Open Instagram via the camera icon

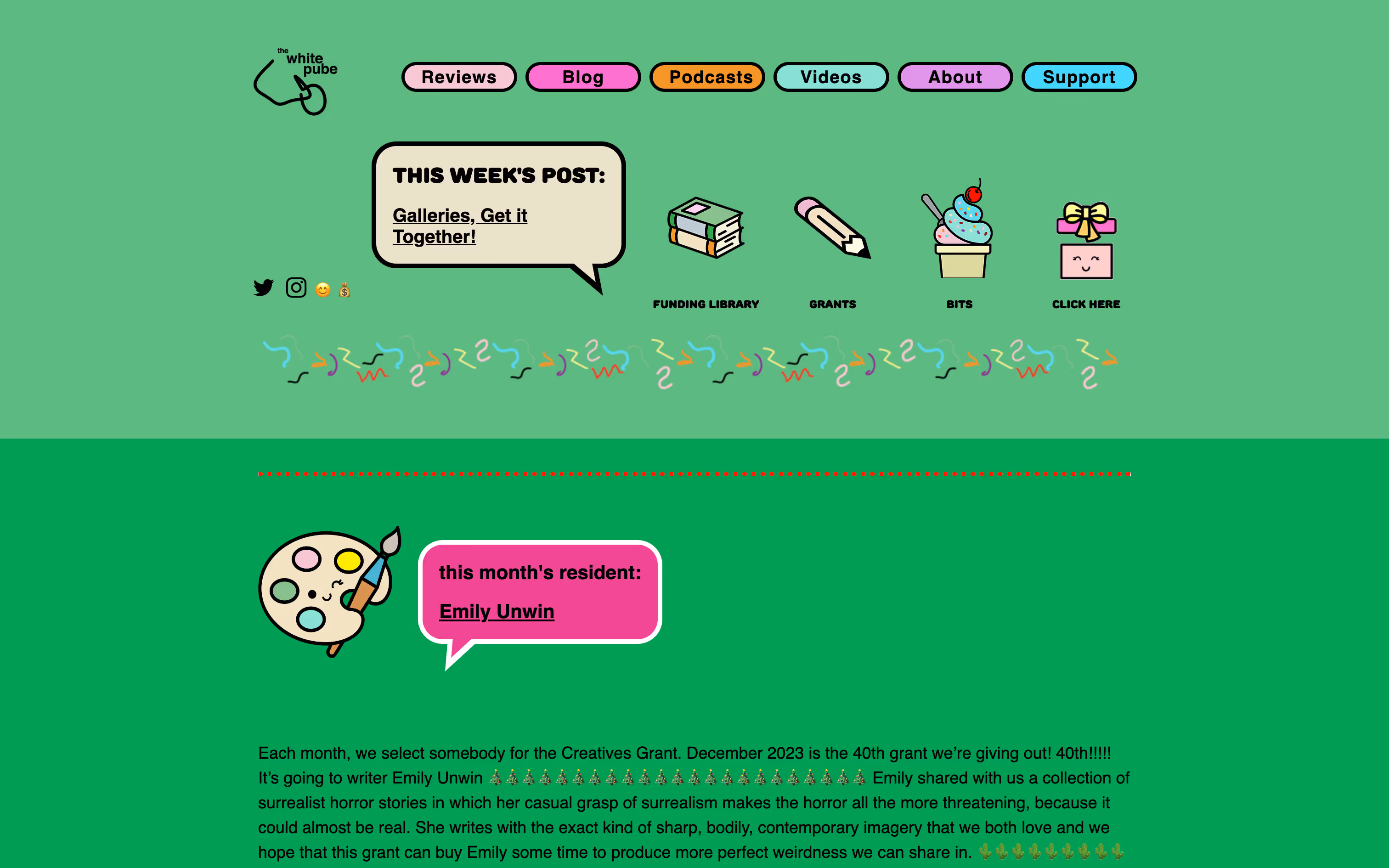296,287
